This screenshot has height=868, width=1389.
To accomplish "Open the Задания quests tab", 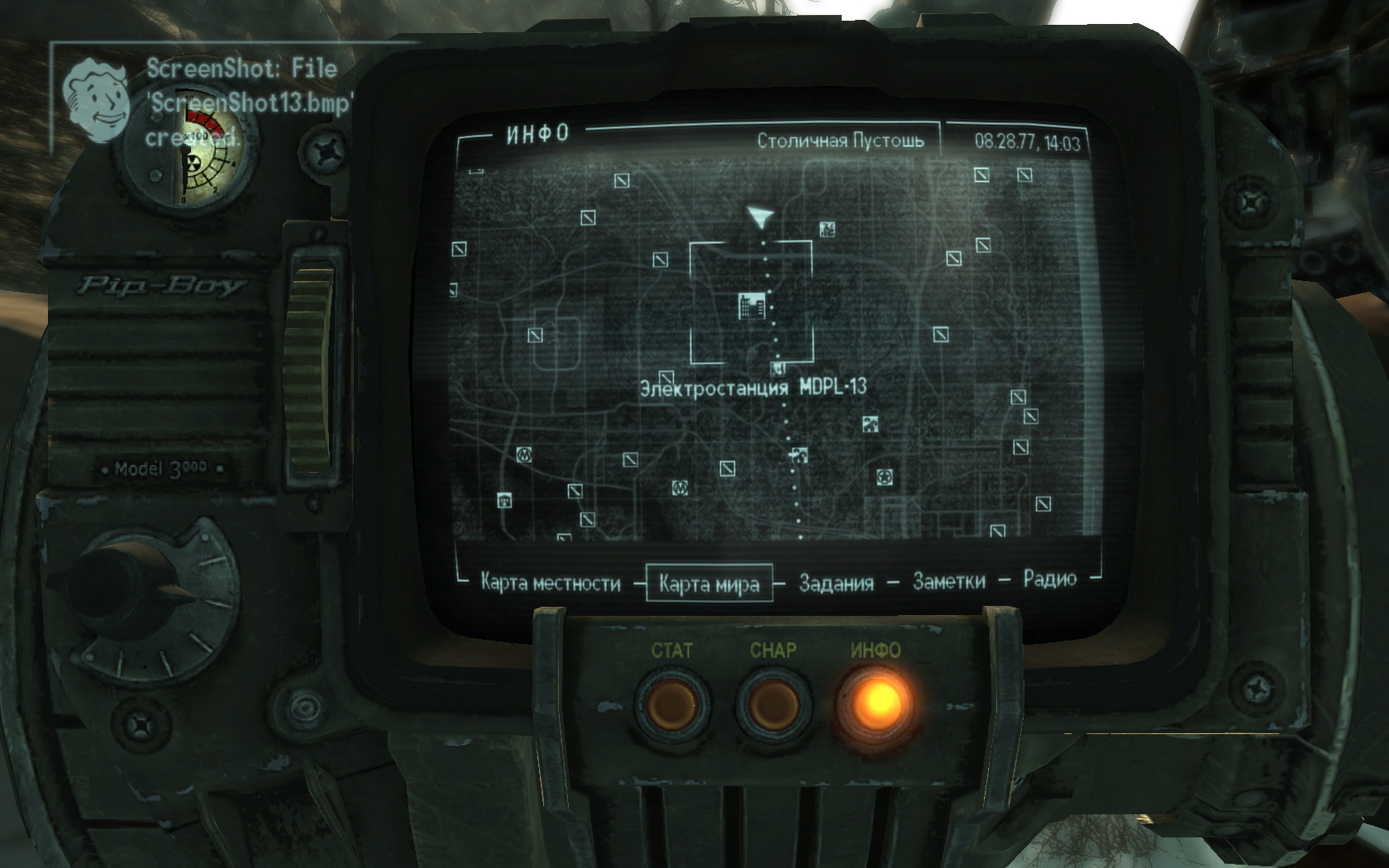I will click(x=836, y=583).
